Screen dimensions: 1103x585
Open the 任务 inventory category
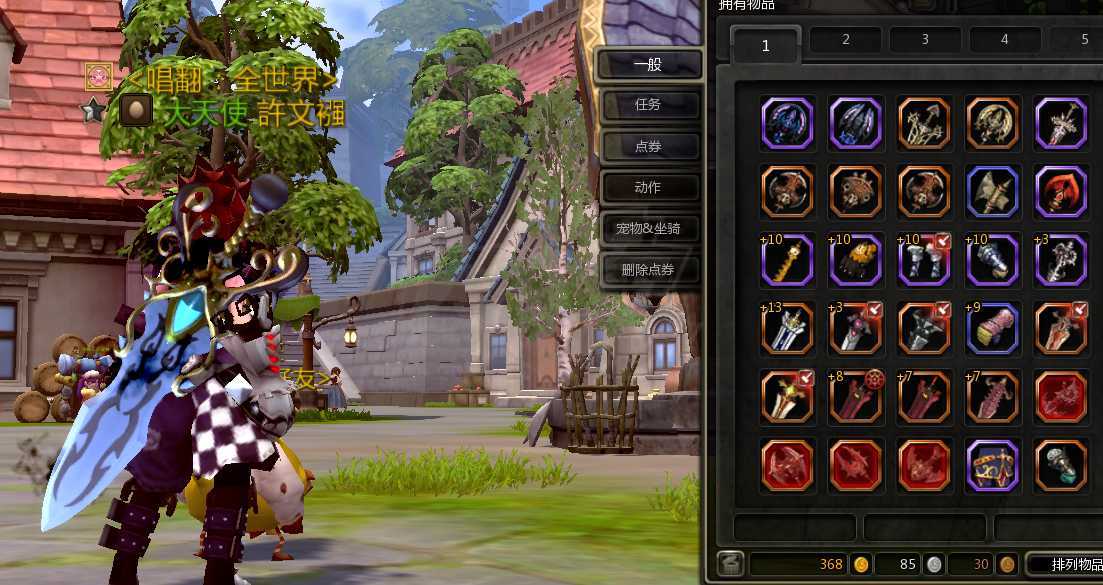(x=648, y=105)
